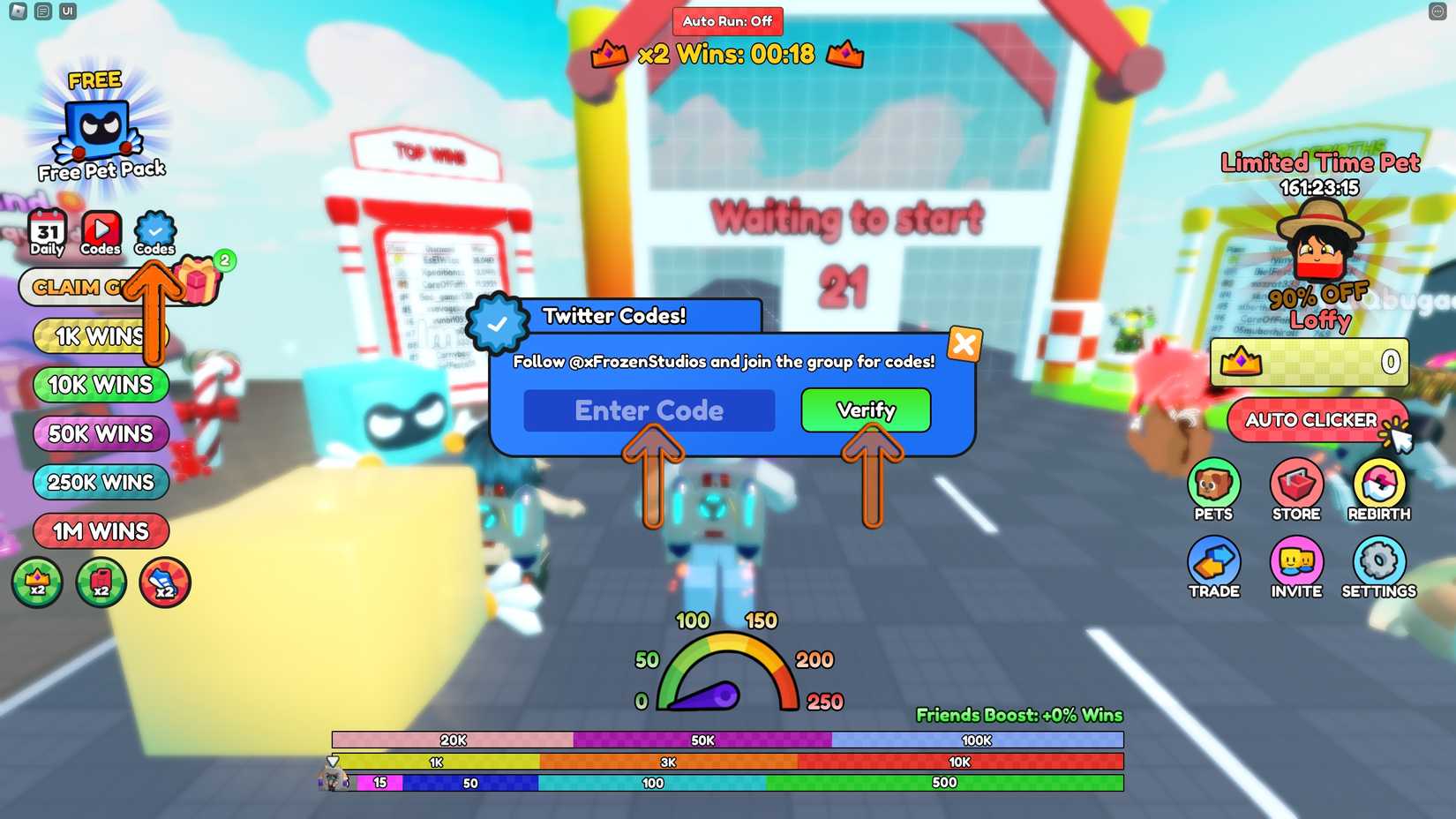Select the UI button top left
This screenshot has height=819, width=1456.
pyautogui.click(x=67, y=11)
